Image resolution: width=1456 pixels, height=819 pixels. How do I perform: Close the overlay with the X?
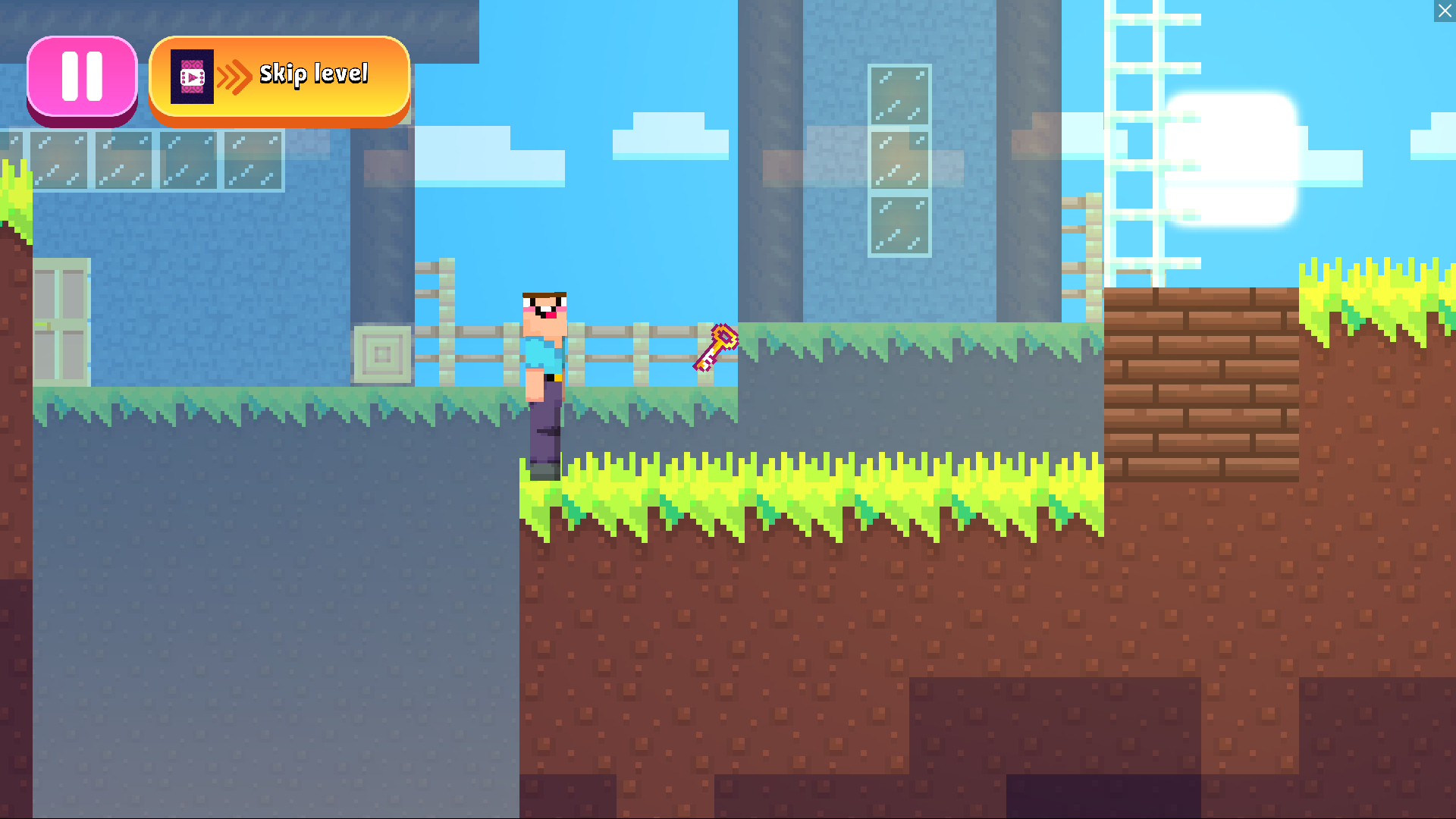(1445, 11)
